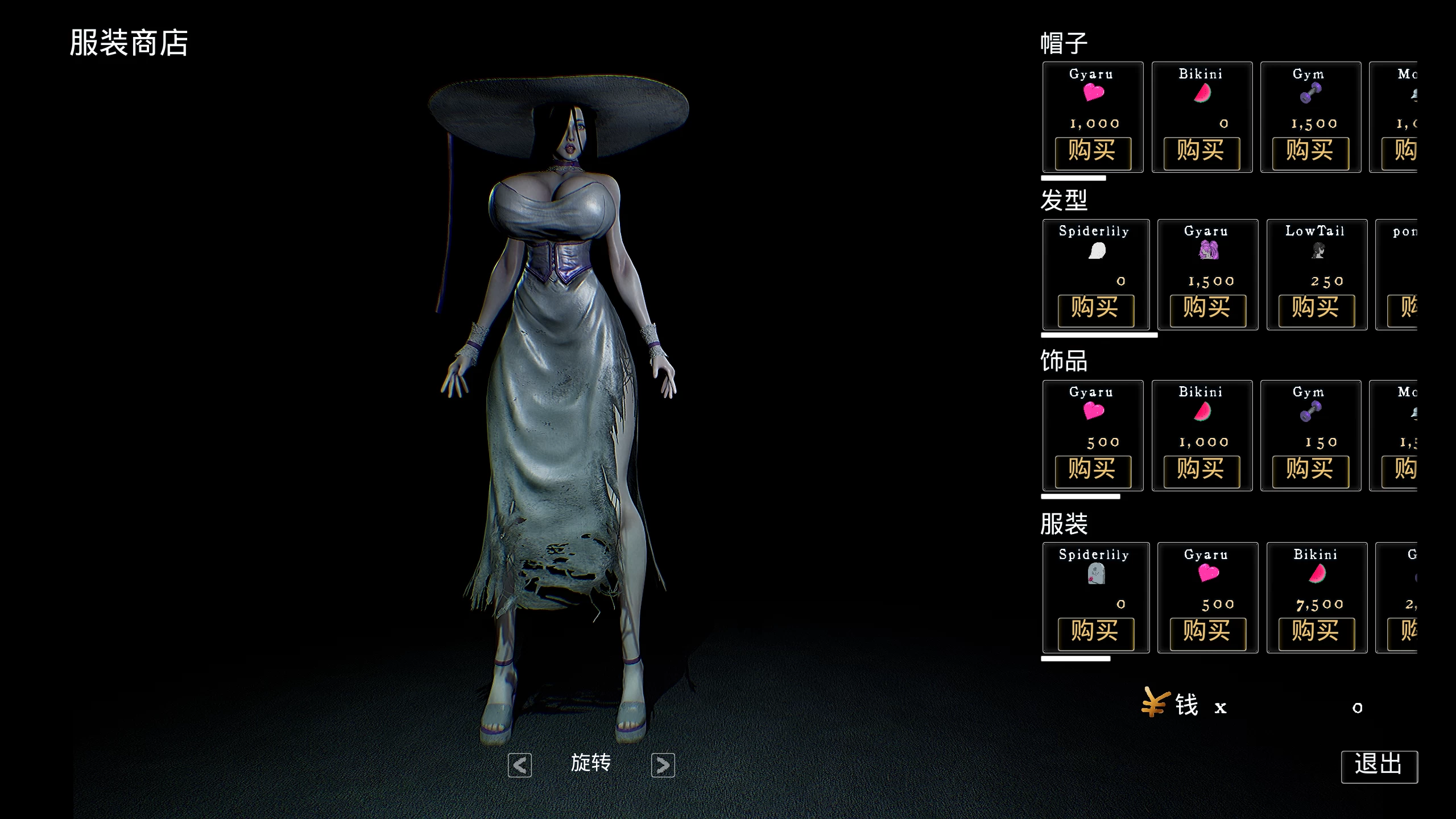Click the outfit row horizontal scrollbar
Image resolution: width=1456 pixels, height=819 pixels.
[x=1076, y=659]
